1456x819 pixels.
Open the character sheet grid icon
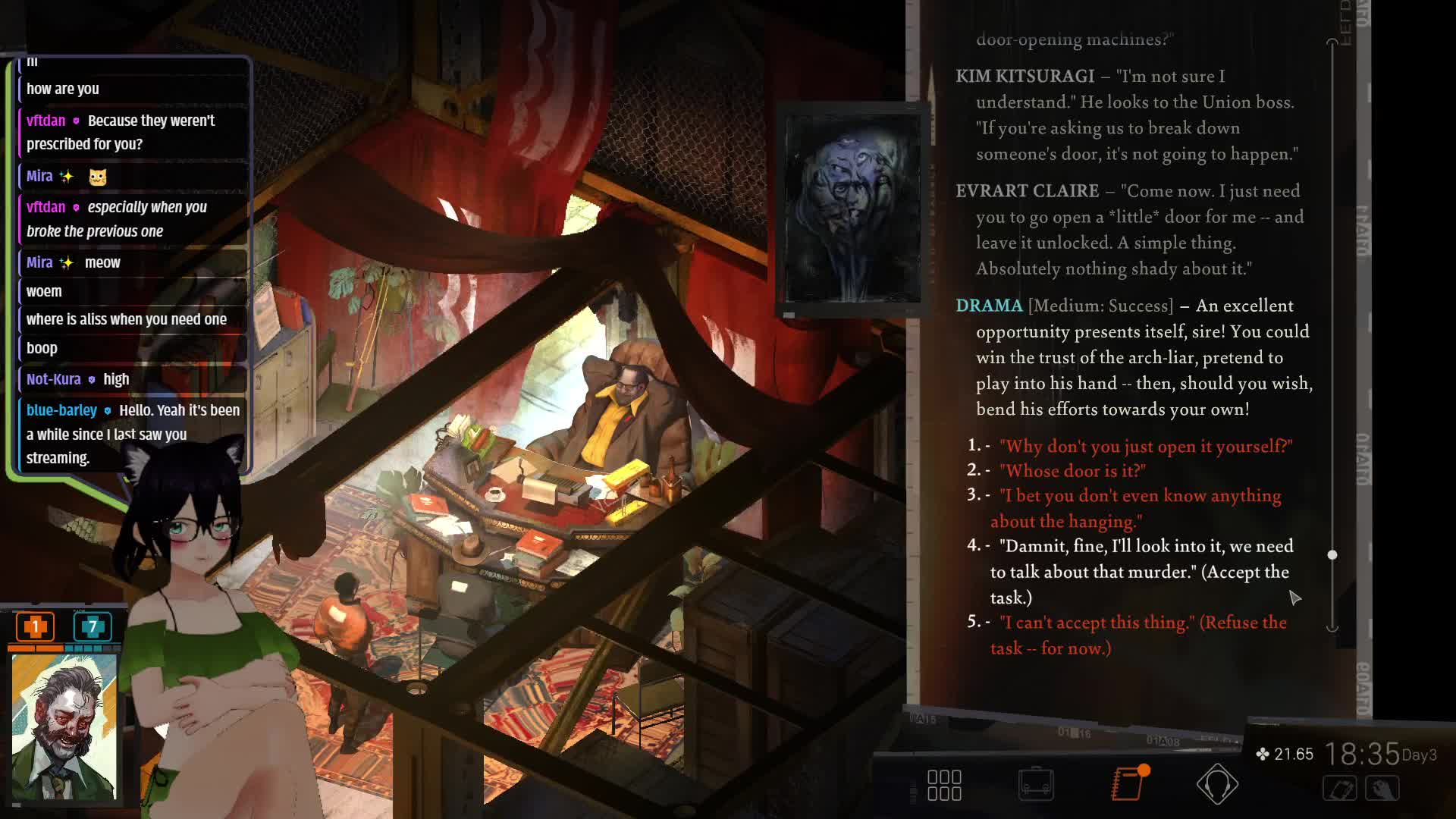(944, 785)
